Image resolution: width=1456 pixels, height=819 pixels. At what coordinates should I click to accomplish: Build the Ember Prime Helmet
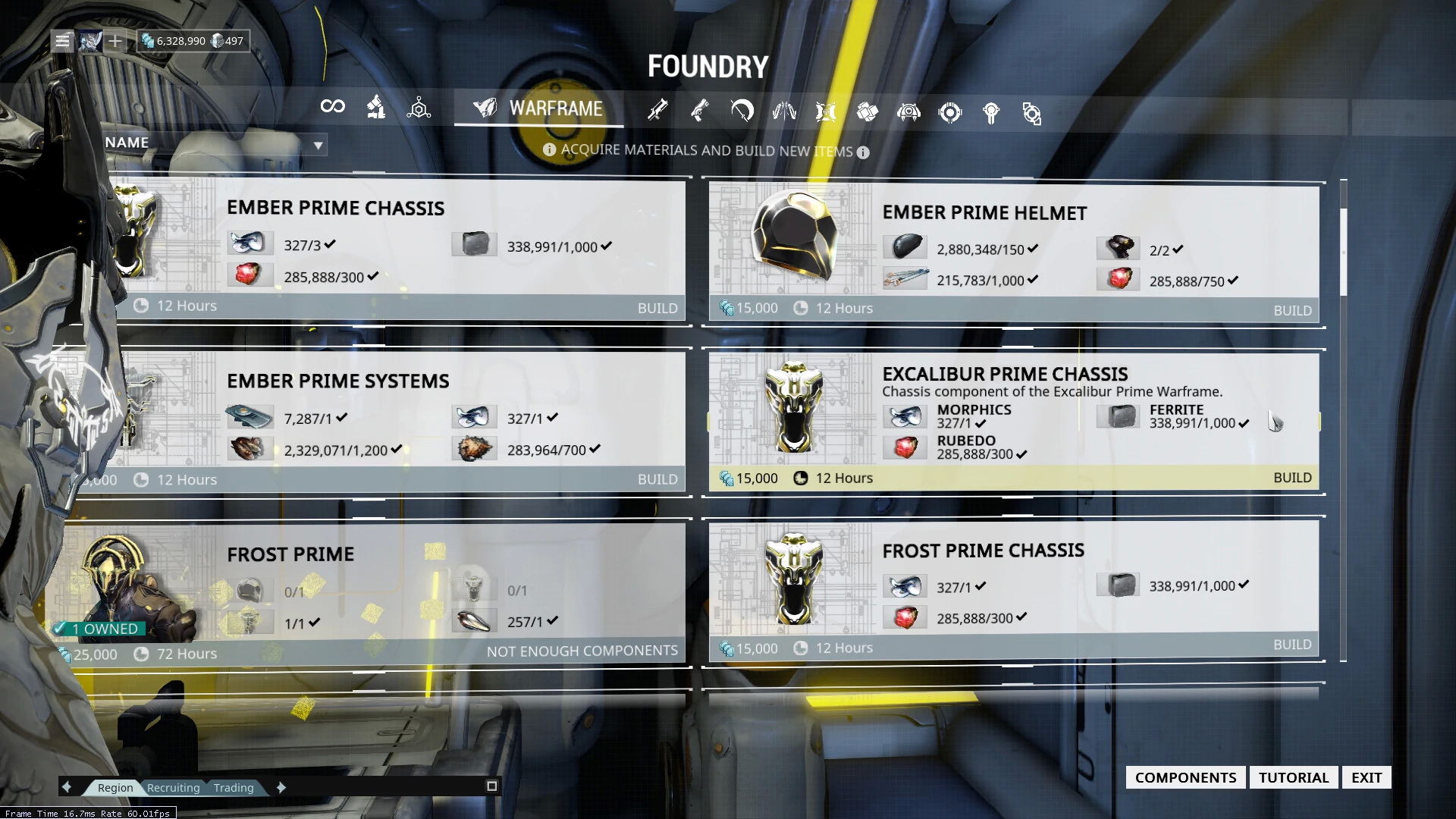click(1292, 310)
